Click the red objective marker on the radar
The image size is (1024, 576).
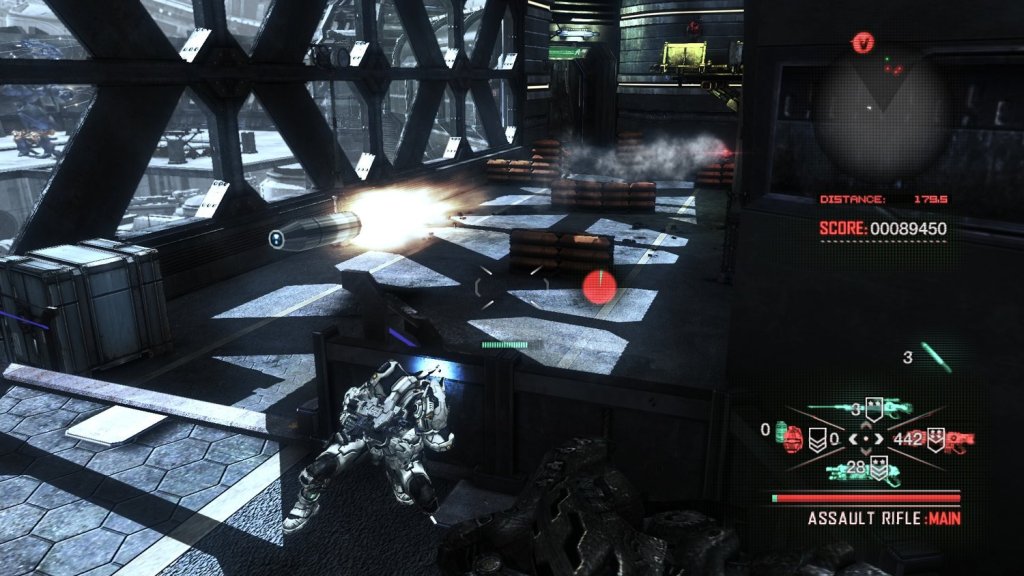coord(863,42)
